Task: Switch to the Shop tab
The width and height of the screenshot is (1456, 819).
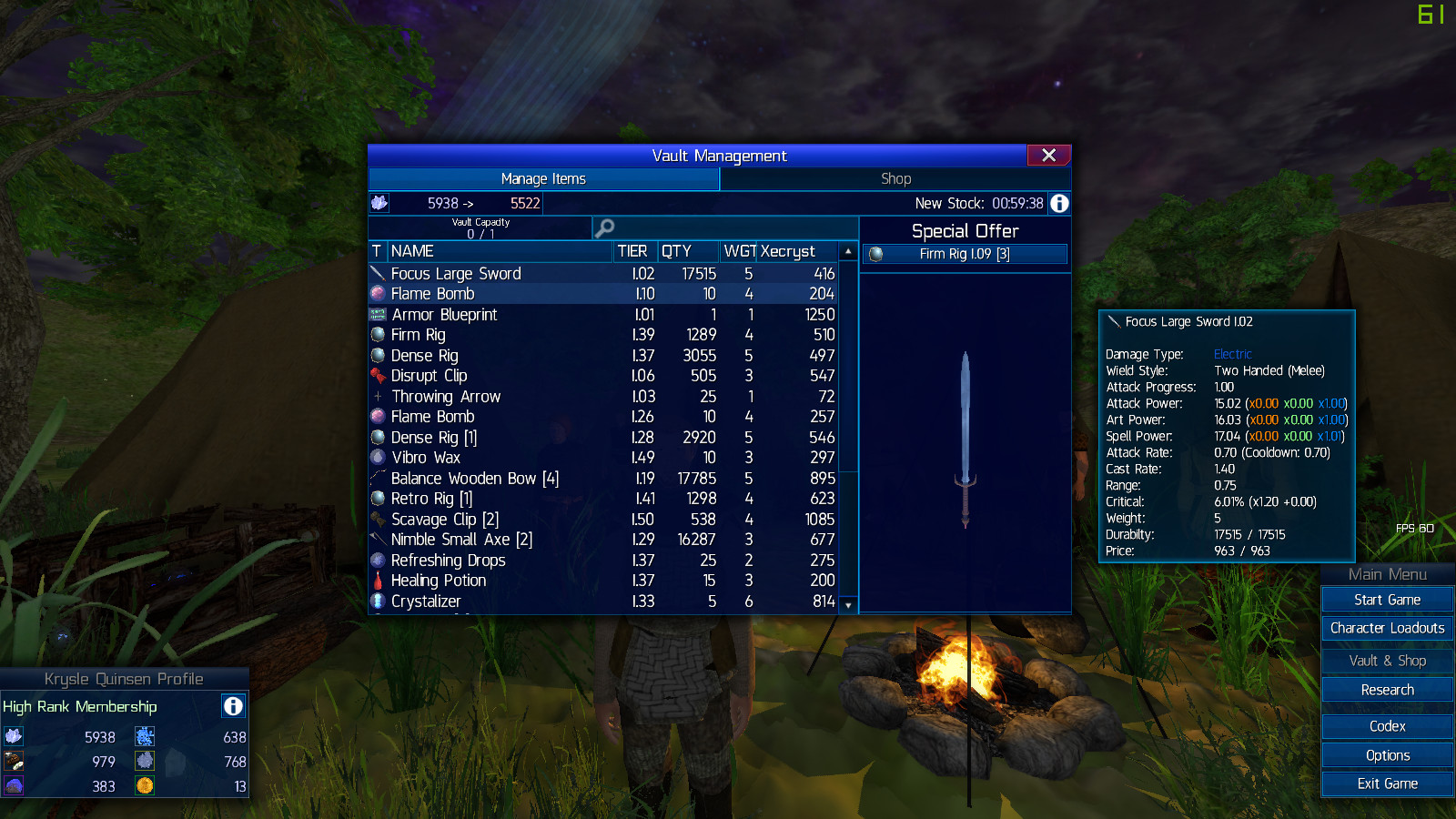Action: [x=895, y=178]
